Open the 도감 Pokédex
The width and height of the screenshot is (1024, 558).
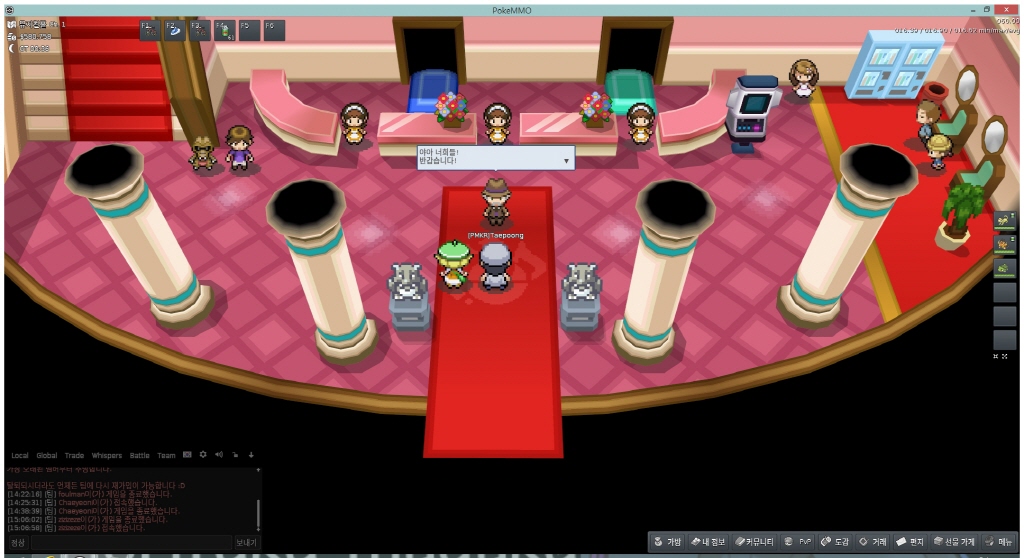pos(835,542)
